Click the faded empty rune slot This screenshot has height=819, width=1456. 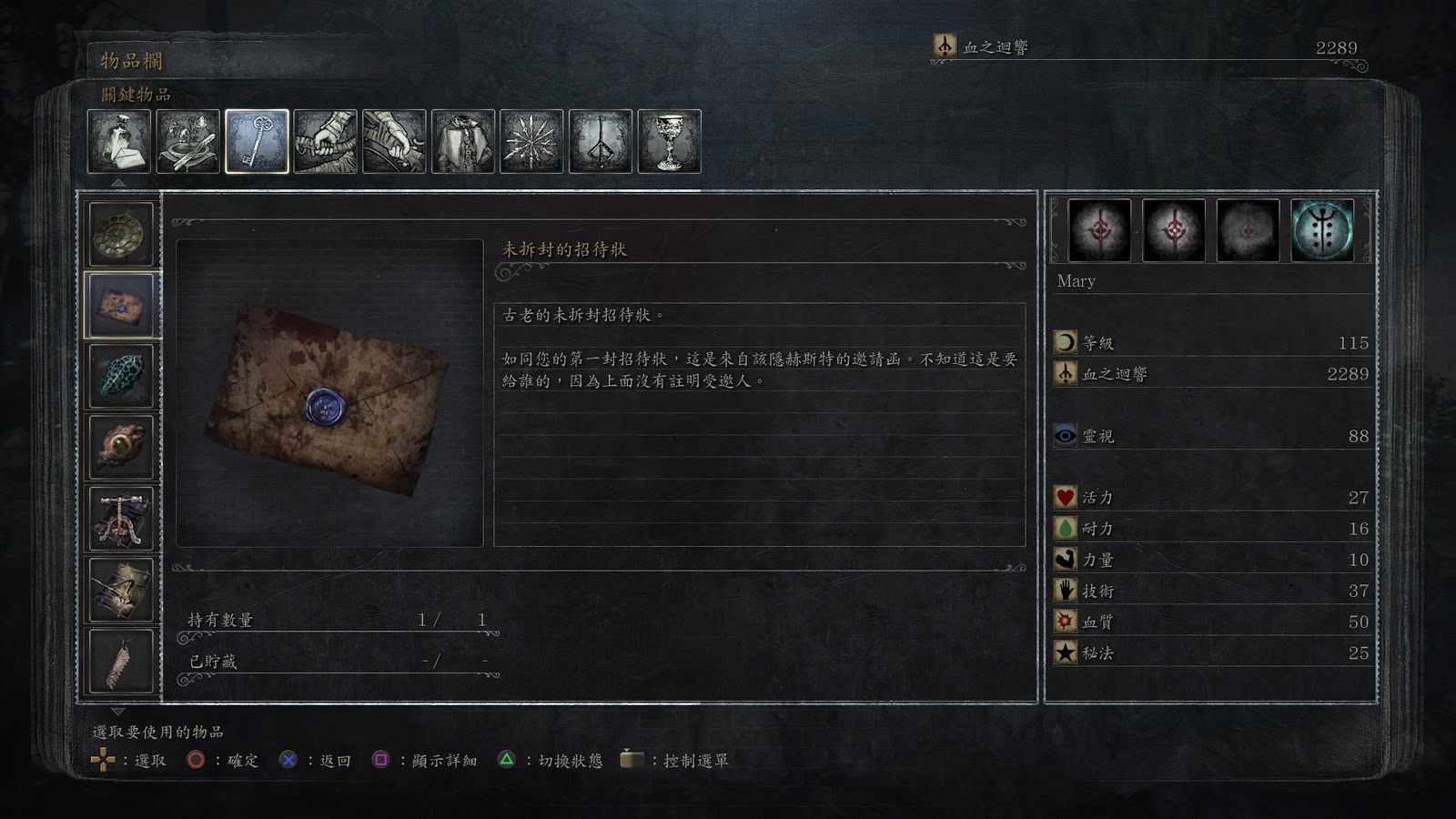1248,230
